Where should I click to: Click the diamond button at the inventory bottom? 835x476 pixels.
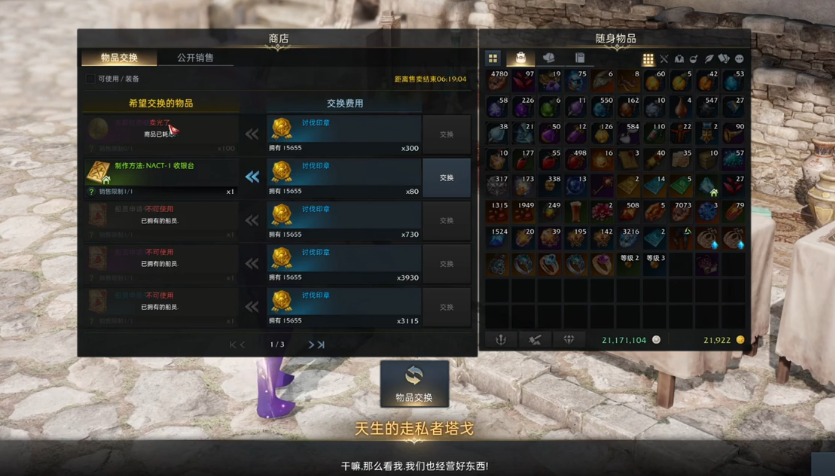click(569, 340)
